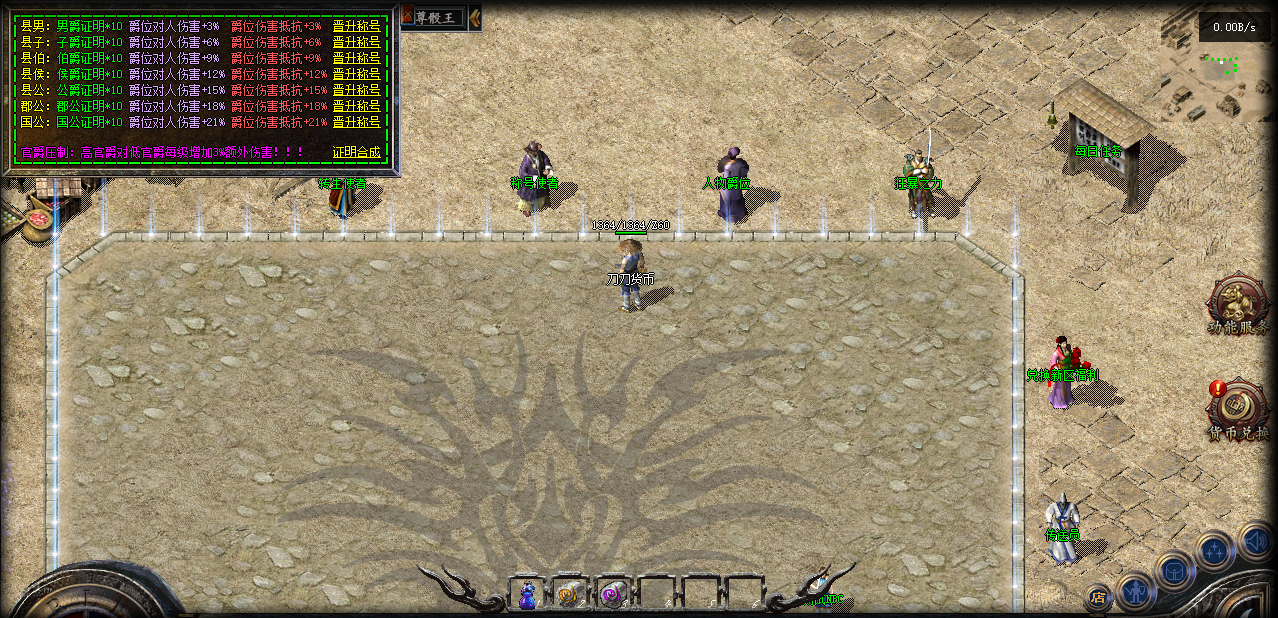Click the red icon beside 尊假王
The height and width of the screenshot is (618, 1278).
pyautogui.click(x=407, y=16)
